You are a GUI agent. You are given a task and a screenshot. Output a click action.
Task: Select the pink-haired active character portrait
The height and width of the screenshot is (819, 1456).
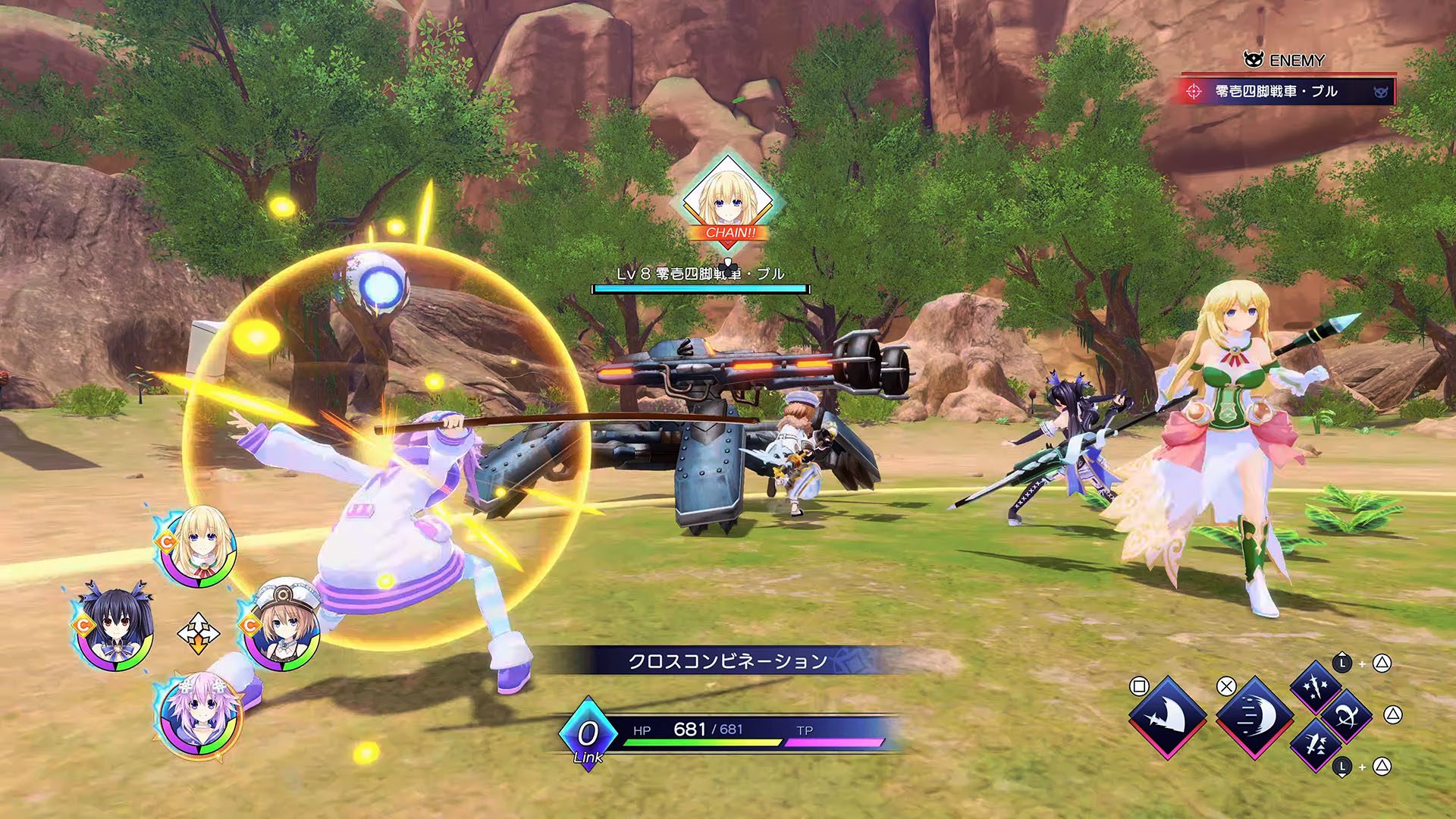[200, 715]
